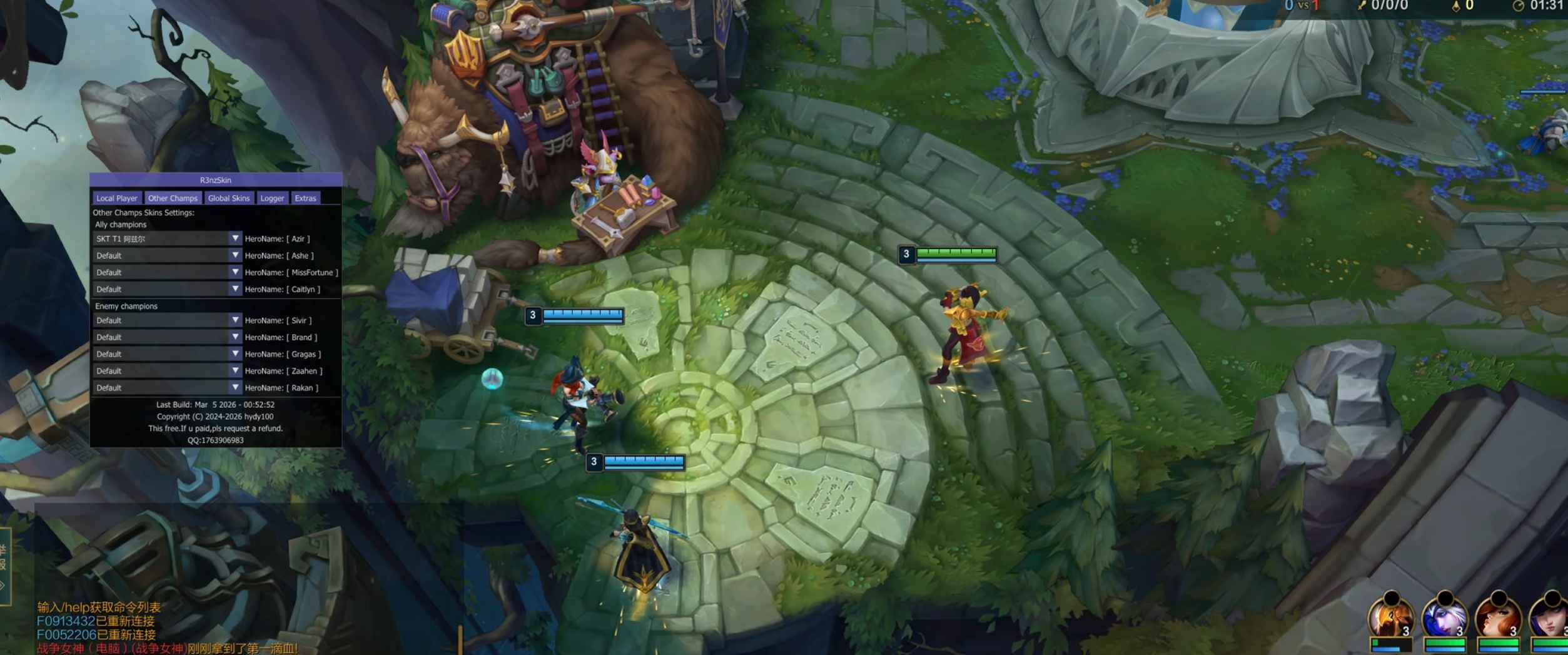Open the Extras tab

[x=306, y=198]
